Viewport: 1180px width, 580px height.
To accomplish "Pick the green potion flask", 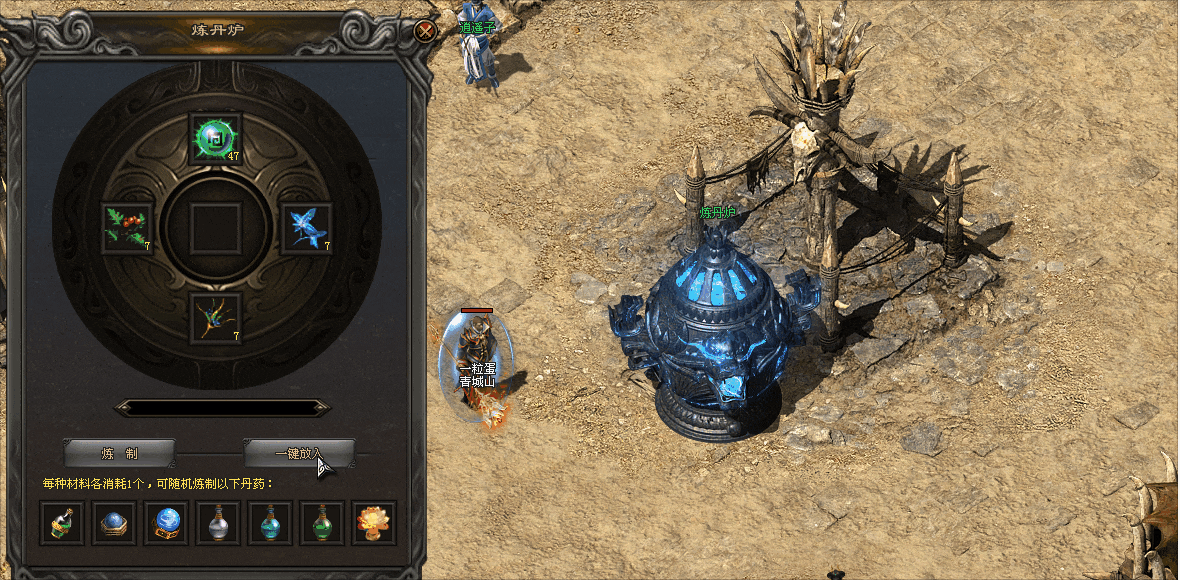I will point(322,522).
